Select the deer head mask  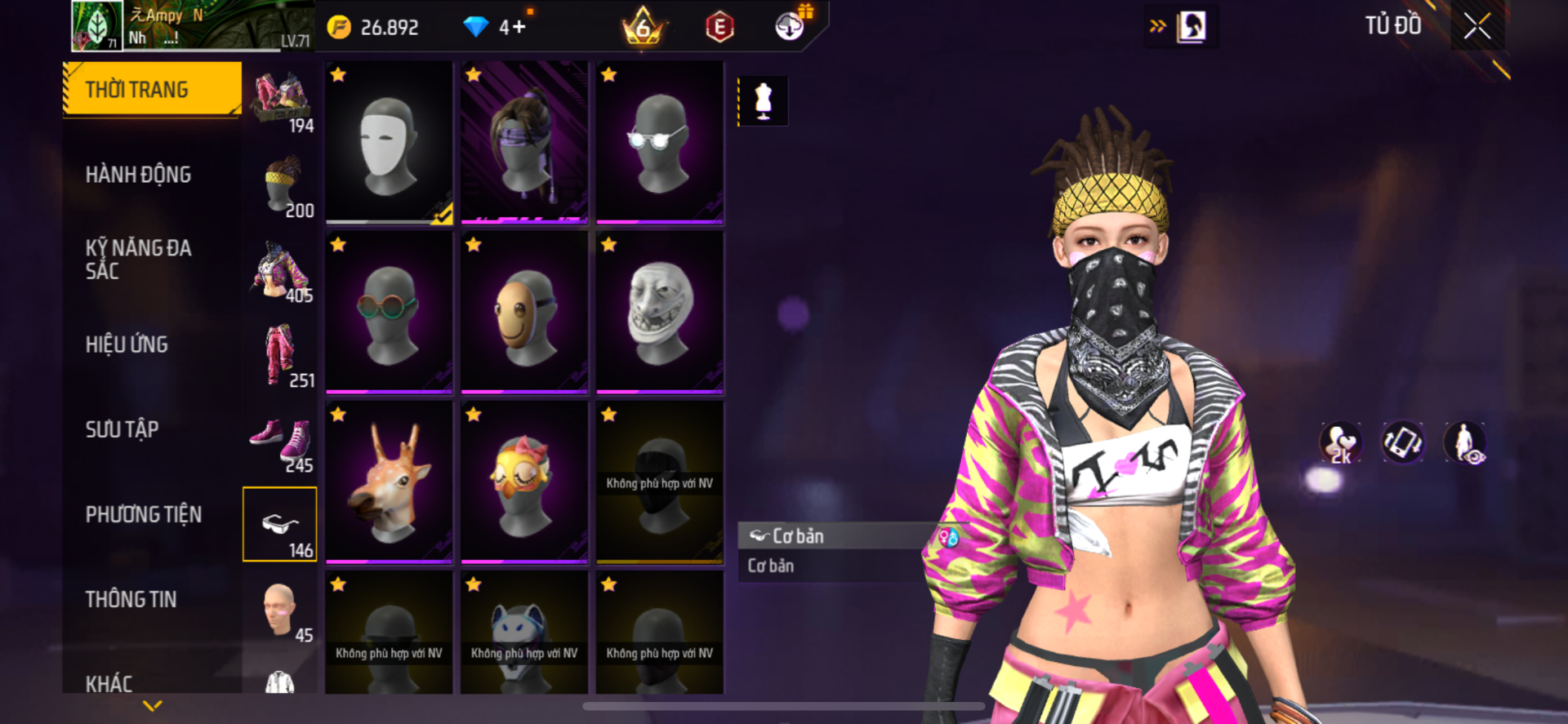pos(389,482)
